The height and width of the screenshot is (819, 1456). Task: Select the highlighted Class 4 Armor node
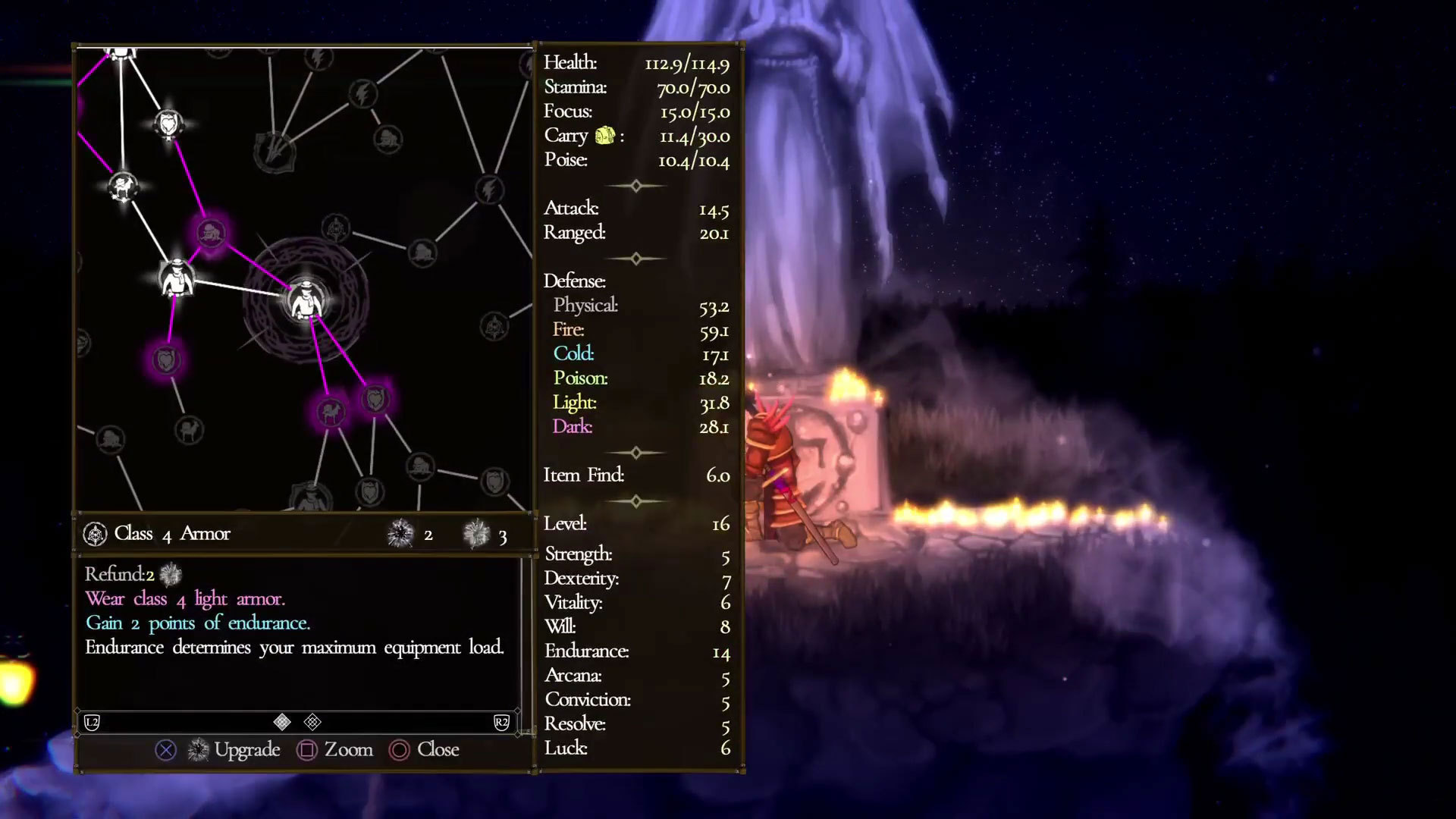306,301
